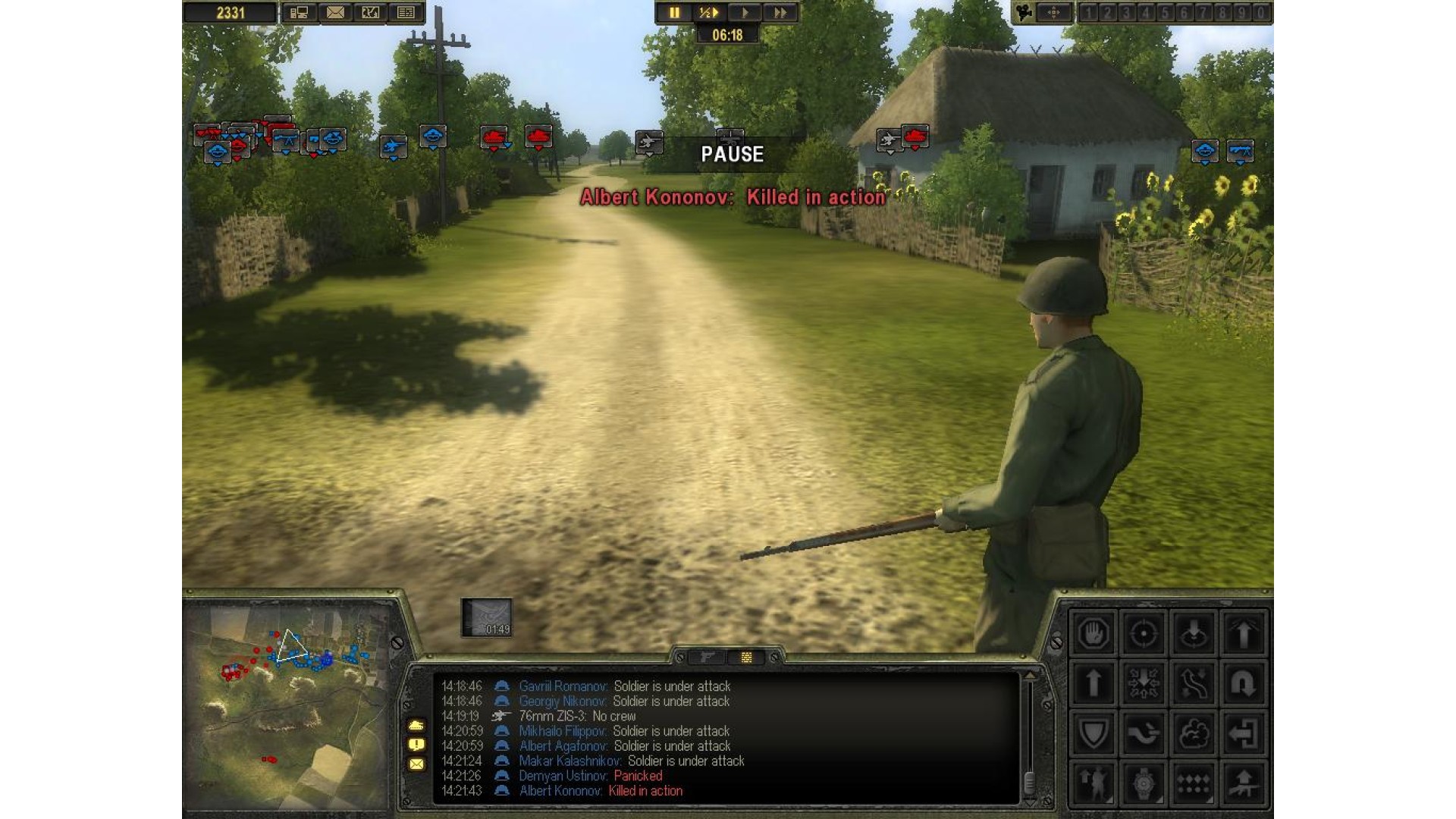Select the winding road movement order
The height and width of the screenshot is (819, 1456).
[x=1193, y=683]
